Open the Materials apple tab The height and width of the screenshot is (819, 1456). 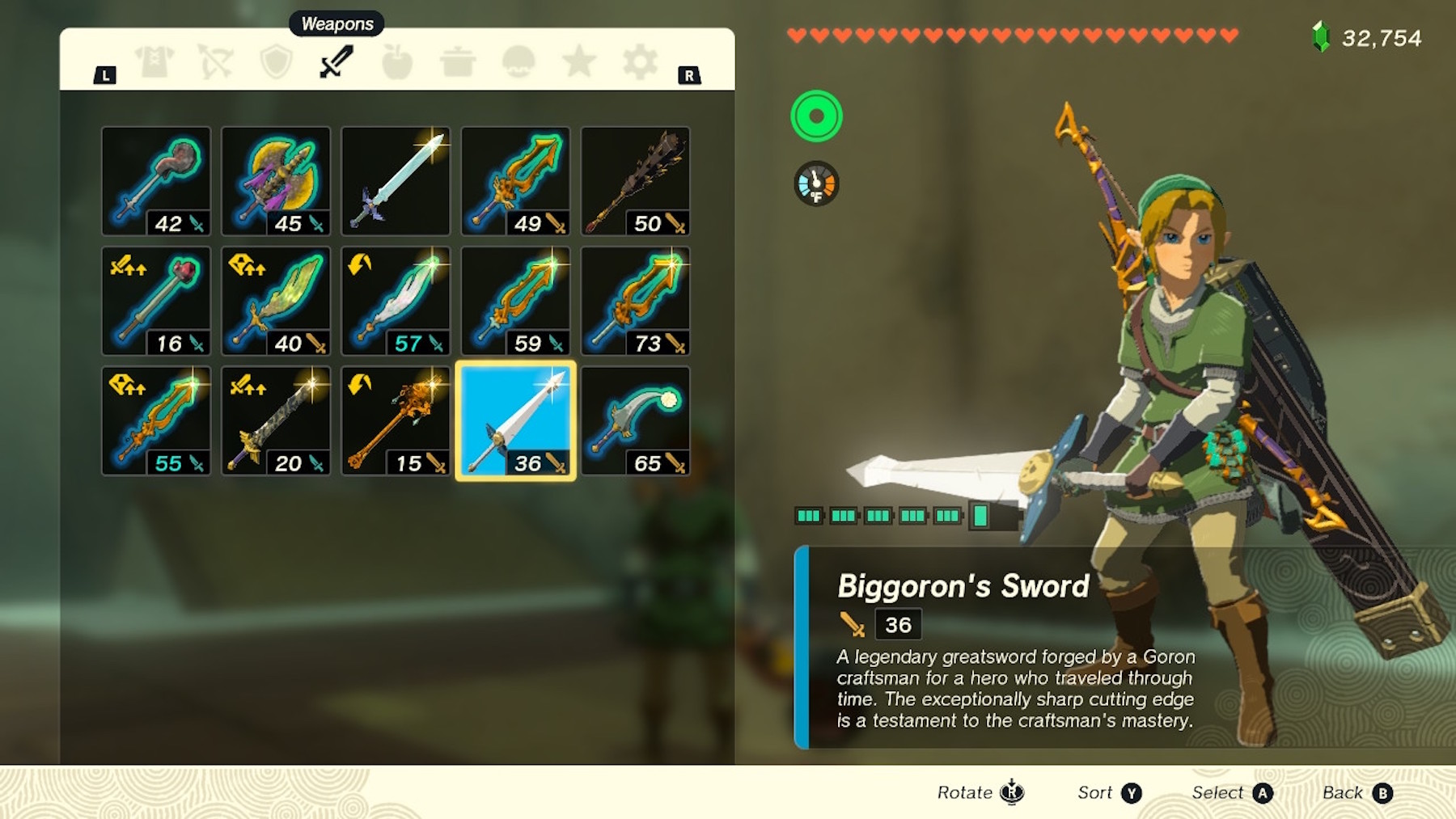pyautogui.click(x=396, y=62)
